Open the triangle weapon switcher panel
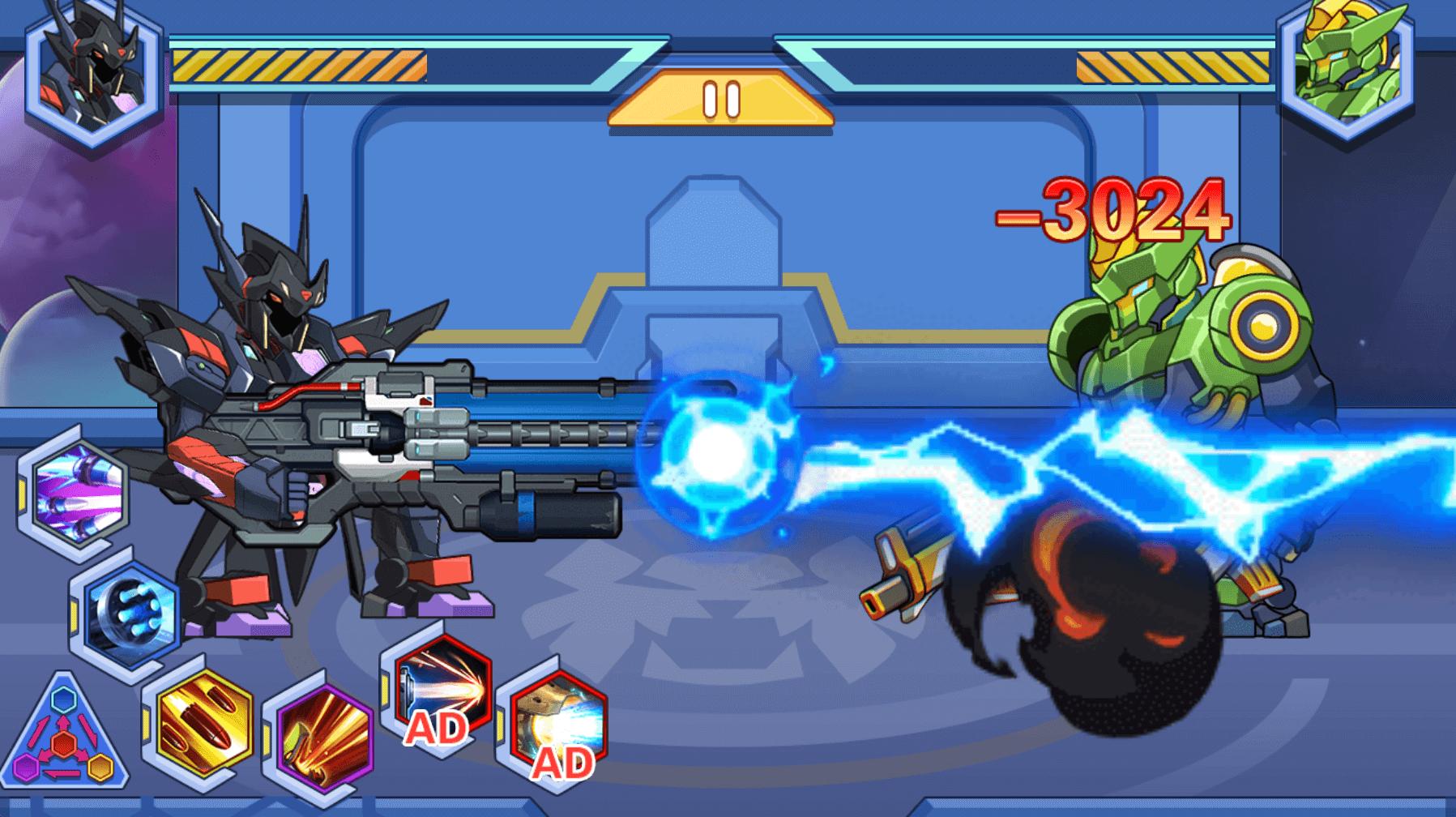Viewport: 1456px width, 817px height. (63, 742)
